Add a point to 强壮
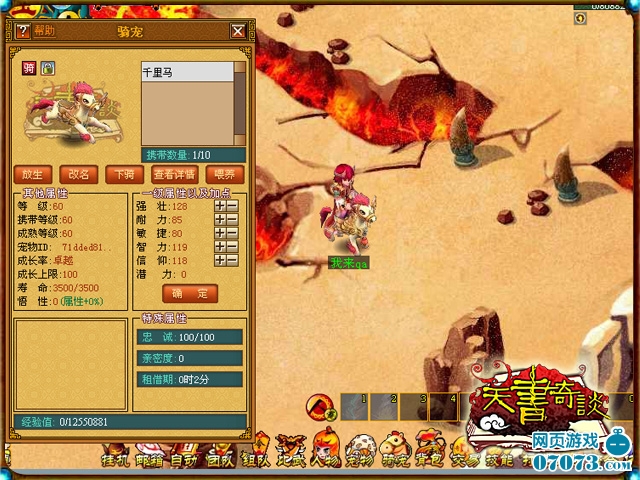 (220, 206)
